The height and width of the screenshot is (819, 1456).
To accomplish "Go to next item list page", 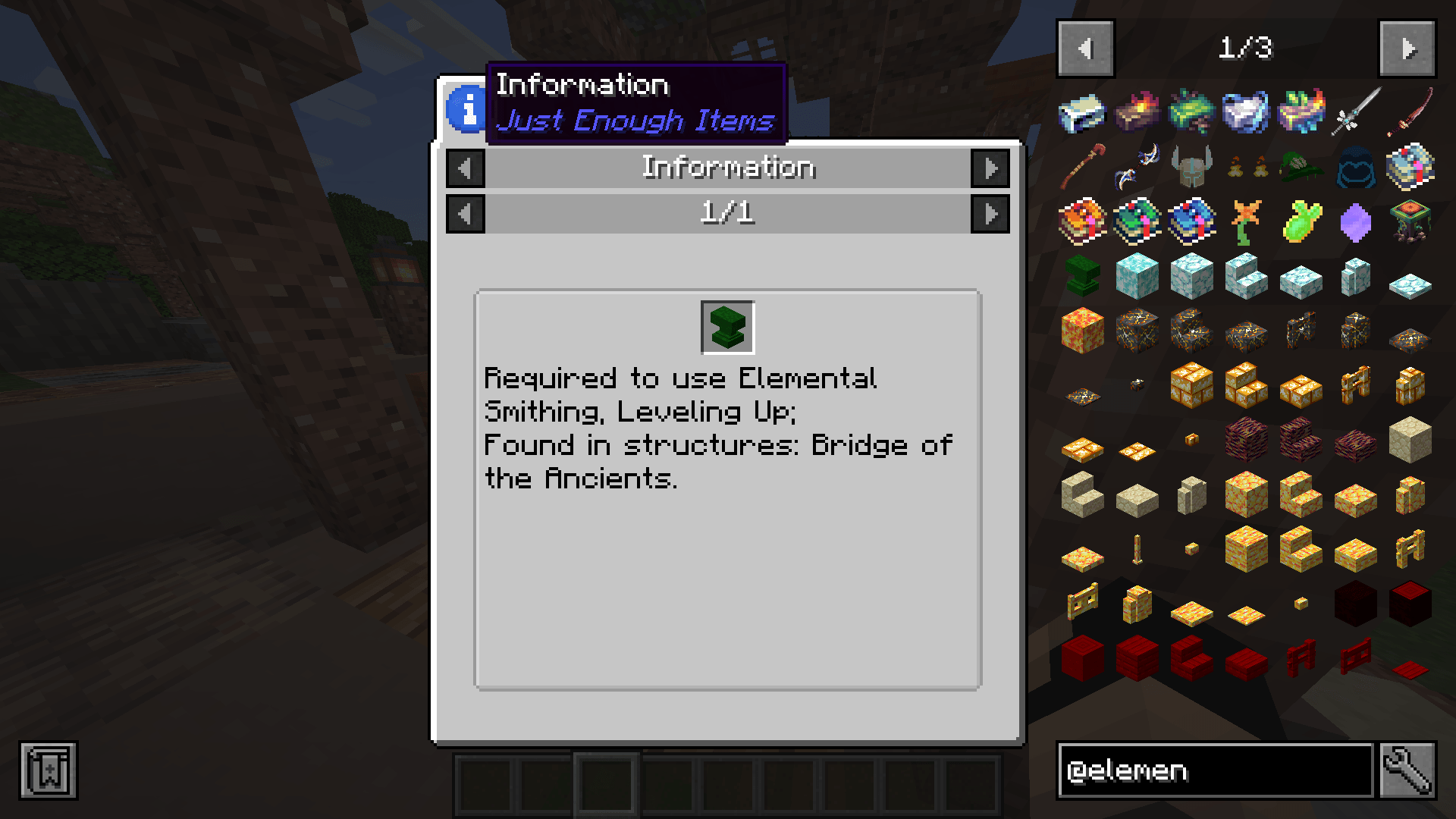I will pos(1407,49).
